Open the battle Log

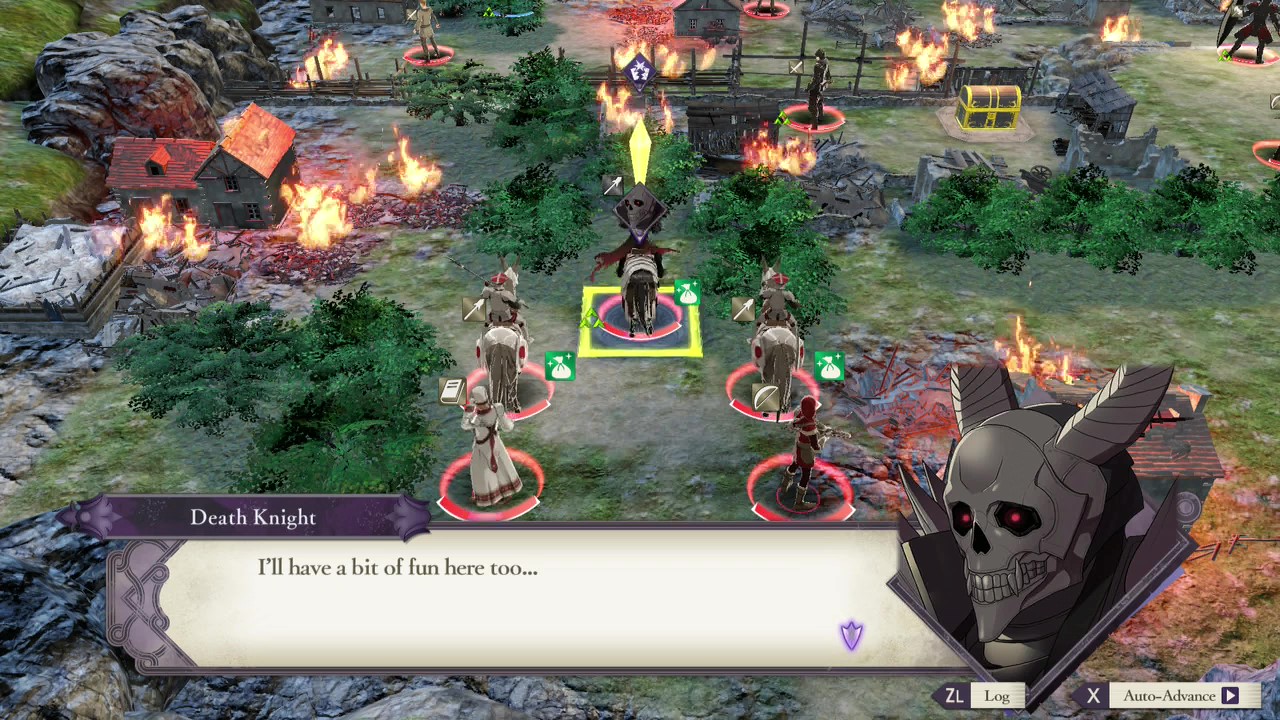[997, 695]
